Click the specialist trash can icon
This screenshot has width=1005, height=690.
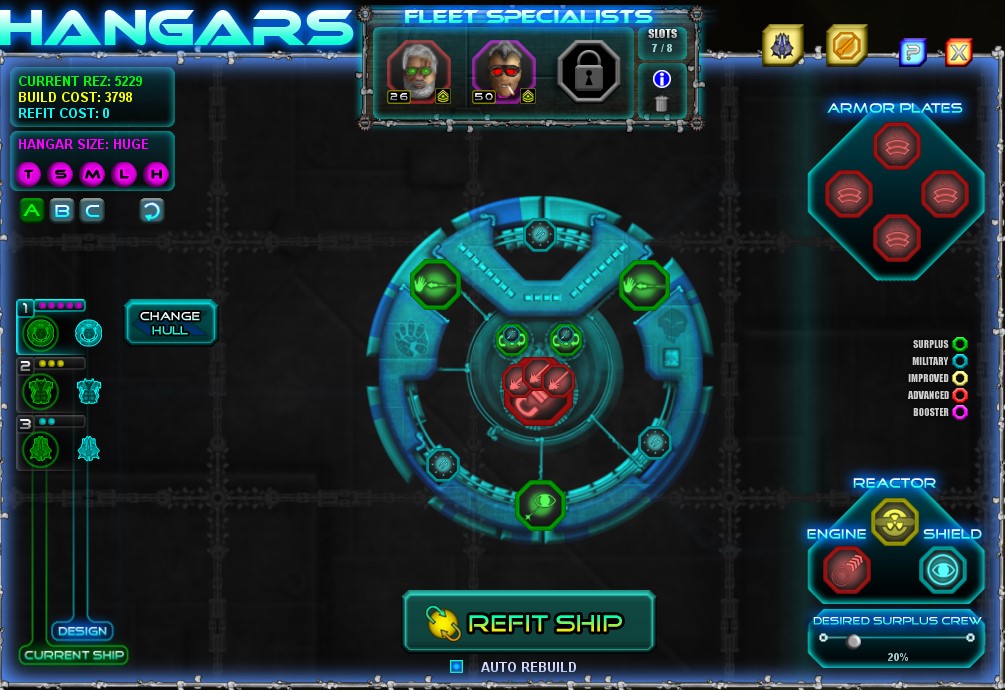coord(661,103)
